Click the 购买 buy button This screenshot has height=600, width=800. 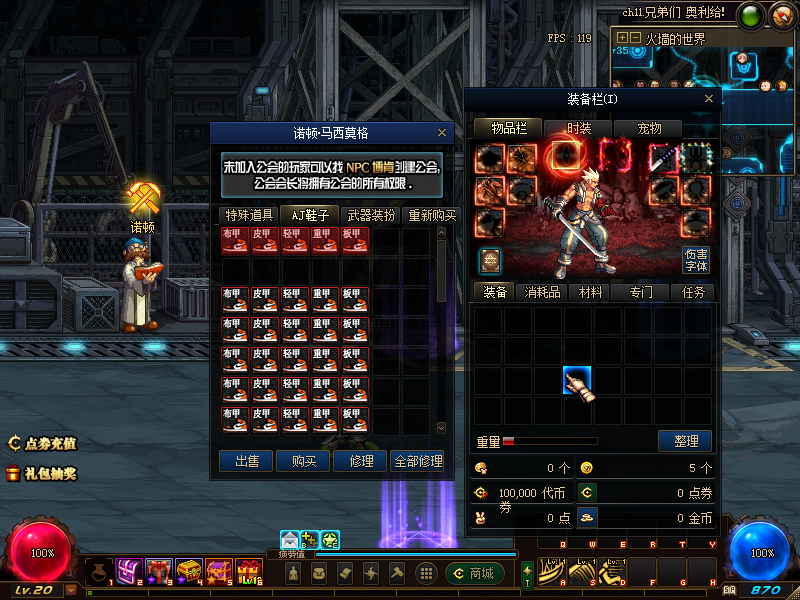pyautogui.click(x=303, y=461)
